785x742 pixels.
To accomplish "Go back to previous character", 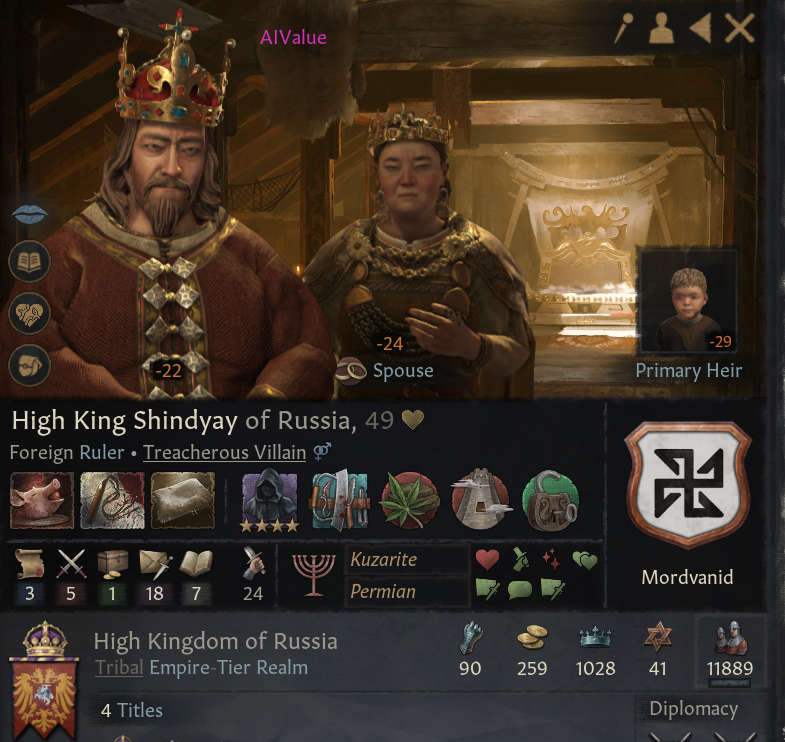I will [700, 28].
